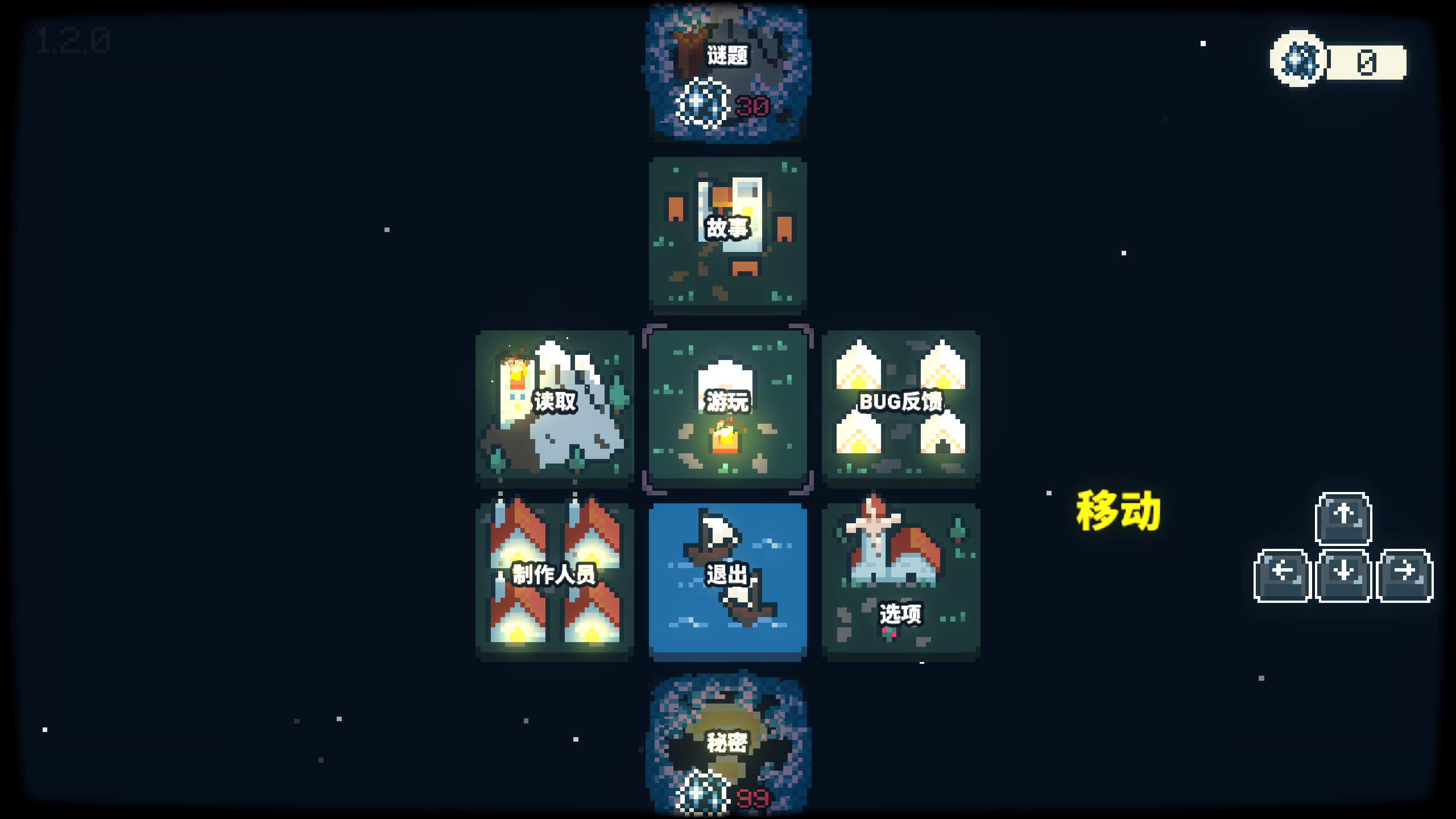The width and height of the screenshot is (1456, 819).
Task: Select the 制作人员 (Credits) houses tile
Action: click(555, 577)
